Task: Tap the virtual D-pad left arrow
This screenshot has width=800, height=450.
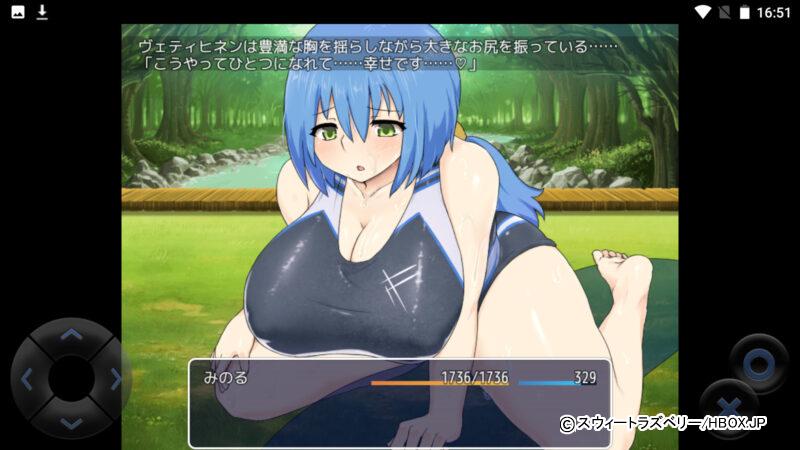Action: click(x=27, y=379)
